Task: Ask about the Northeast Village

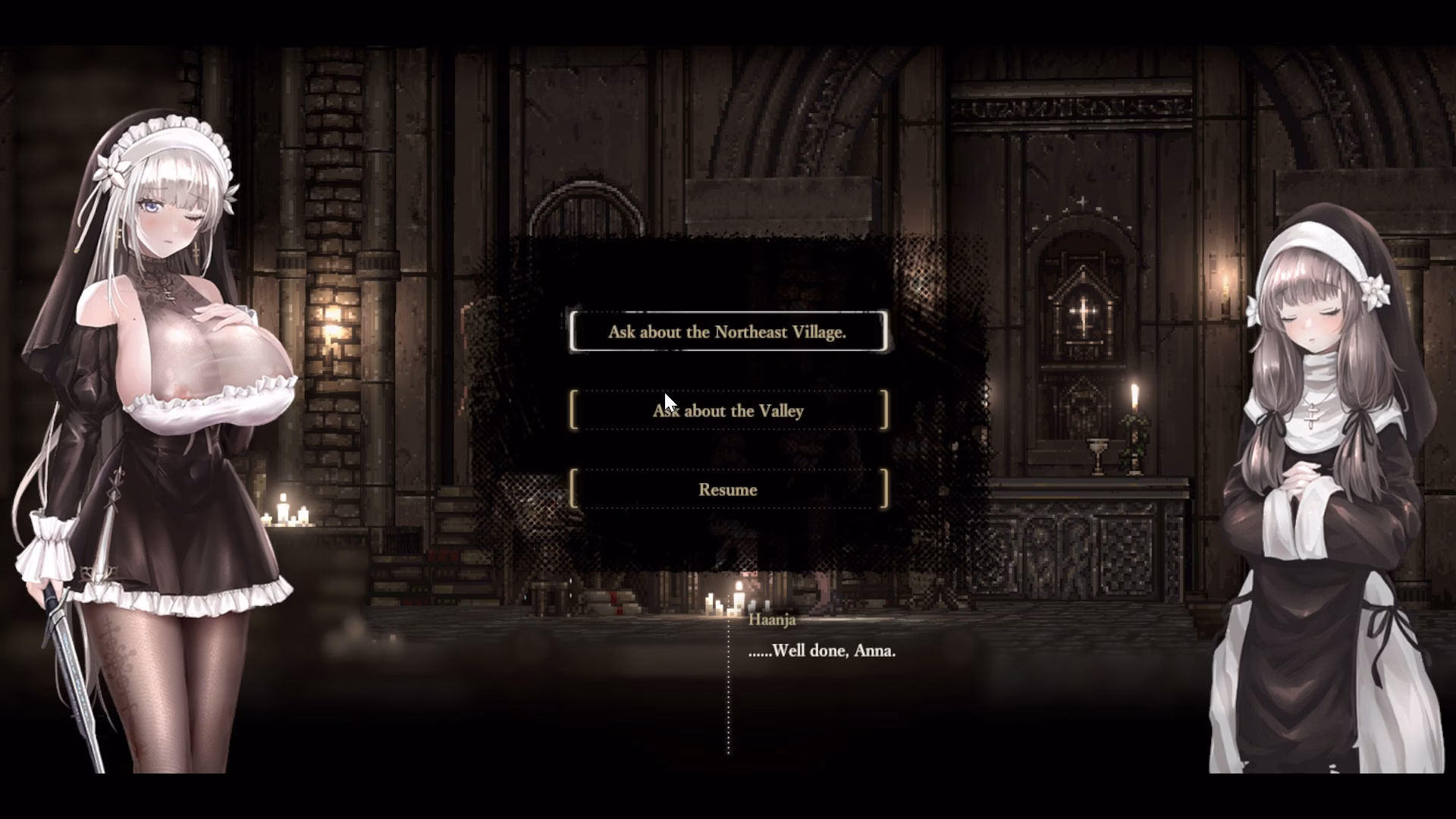Action: (727, 331)
